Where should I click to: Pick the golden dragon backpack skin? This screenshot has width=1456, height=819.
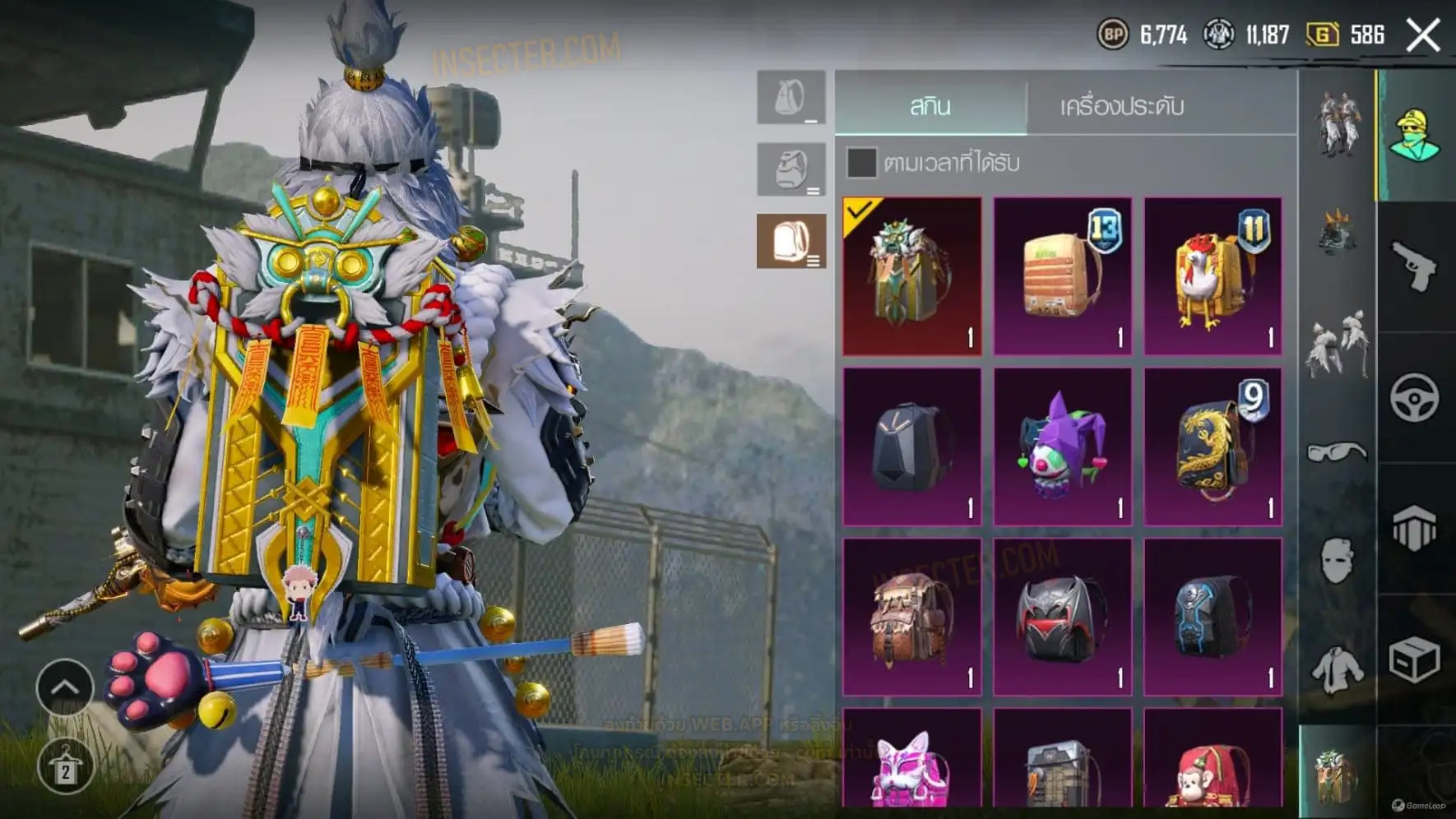click(x=1213, y=447)
